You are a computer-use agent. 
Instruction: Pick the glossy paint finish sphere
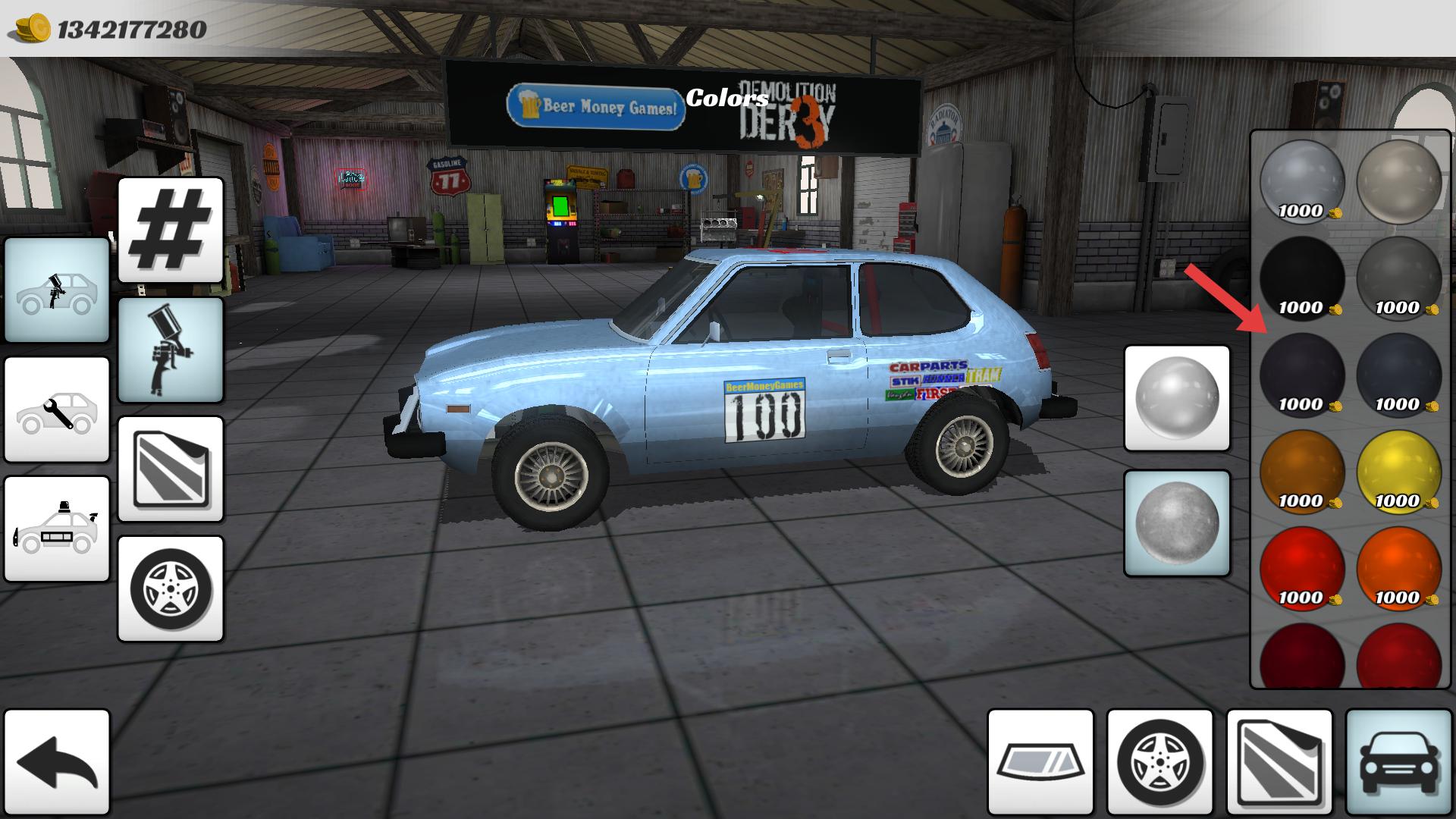[1176, 399]
